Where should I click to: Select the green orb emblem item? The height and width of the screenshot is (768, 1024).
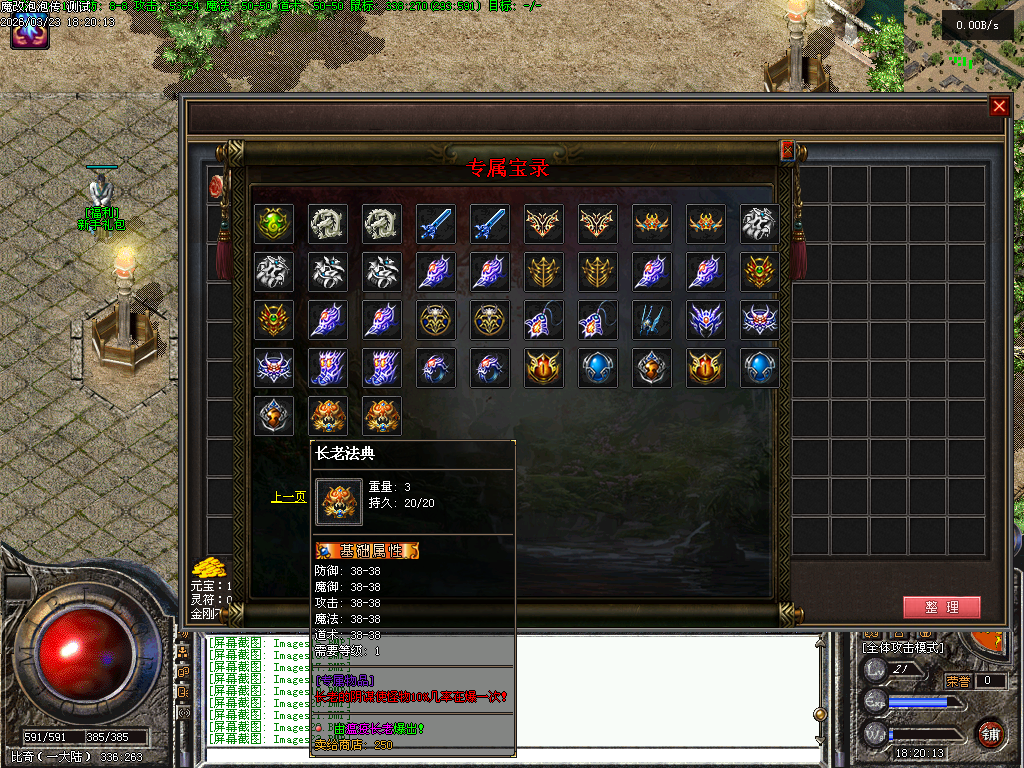[273, 224]
